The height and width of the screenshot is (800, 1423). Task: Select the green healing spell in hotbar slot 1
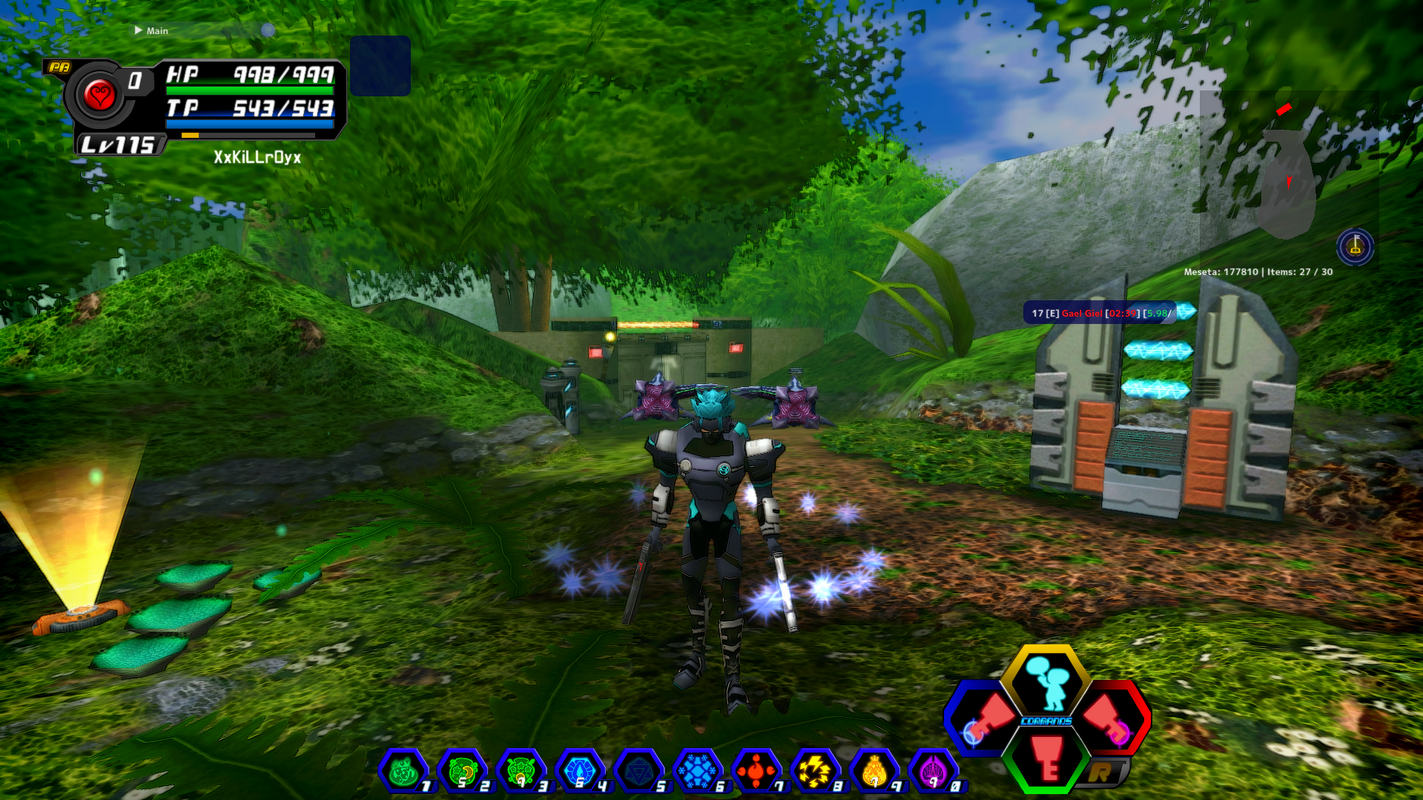pos(402,770)
